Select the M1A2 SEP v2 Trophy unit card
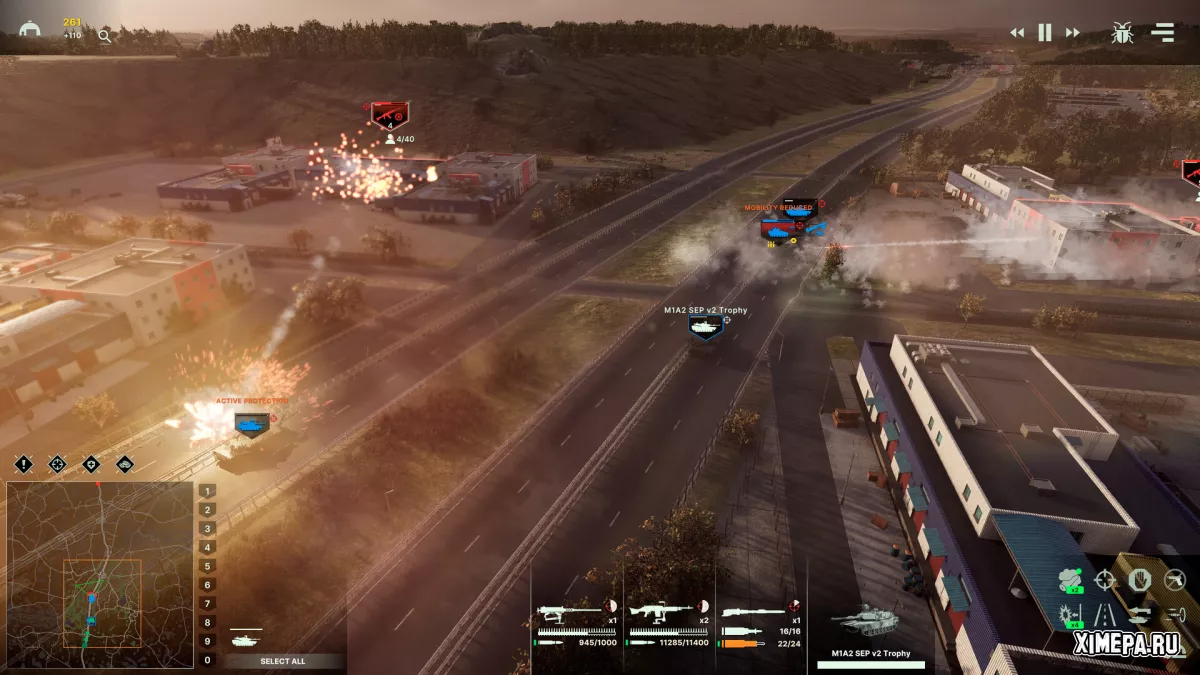The image size is (1200, 675). [870, 630]
